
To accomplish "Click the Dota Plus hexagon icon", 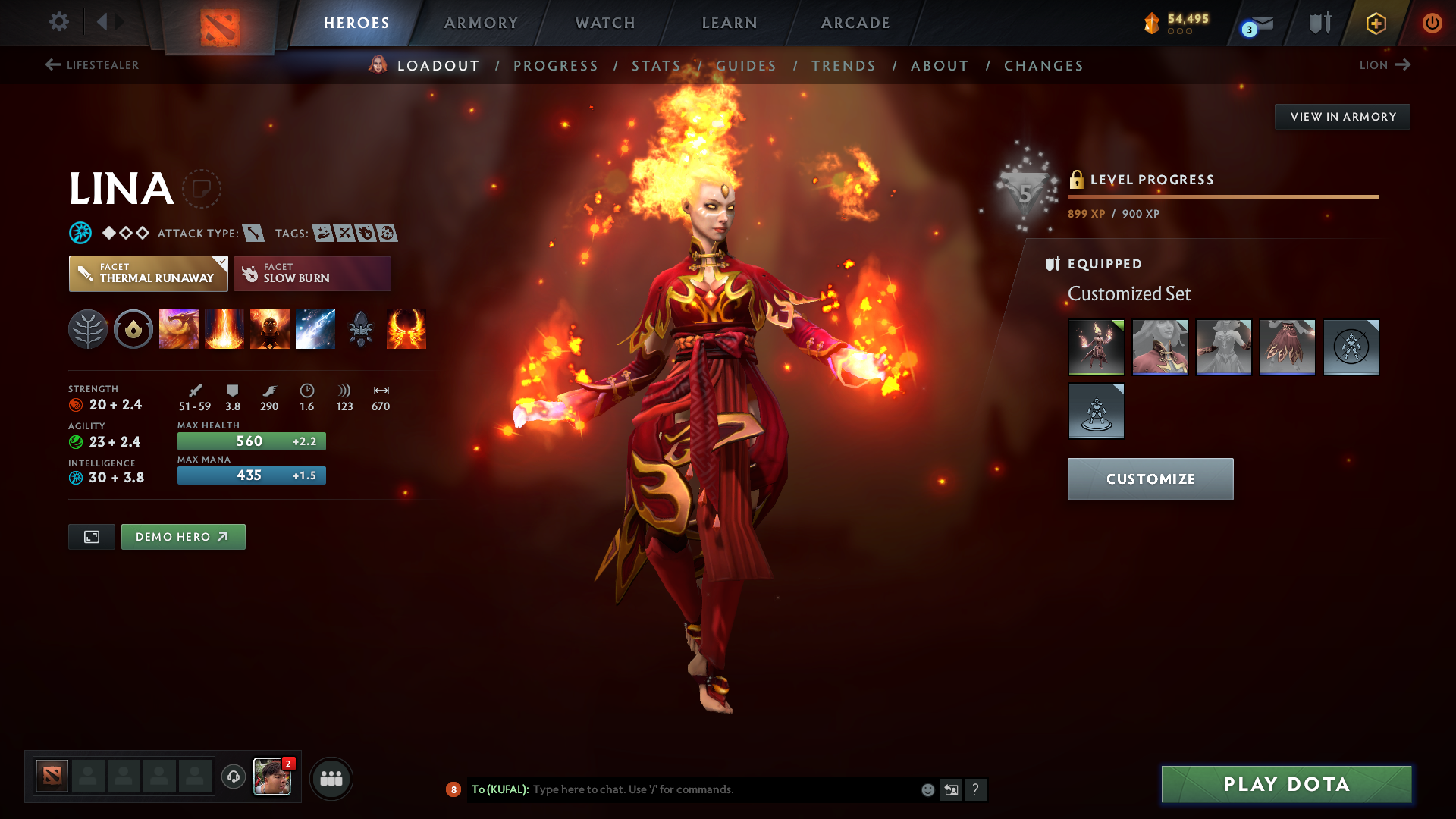I will pos(1376,23).
